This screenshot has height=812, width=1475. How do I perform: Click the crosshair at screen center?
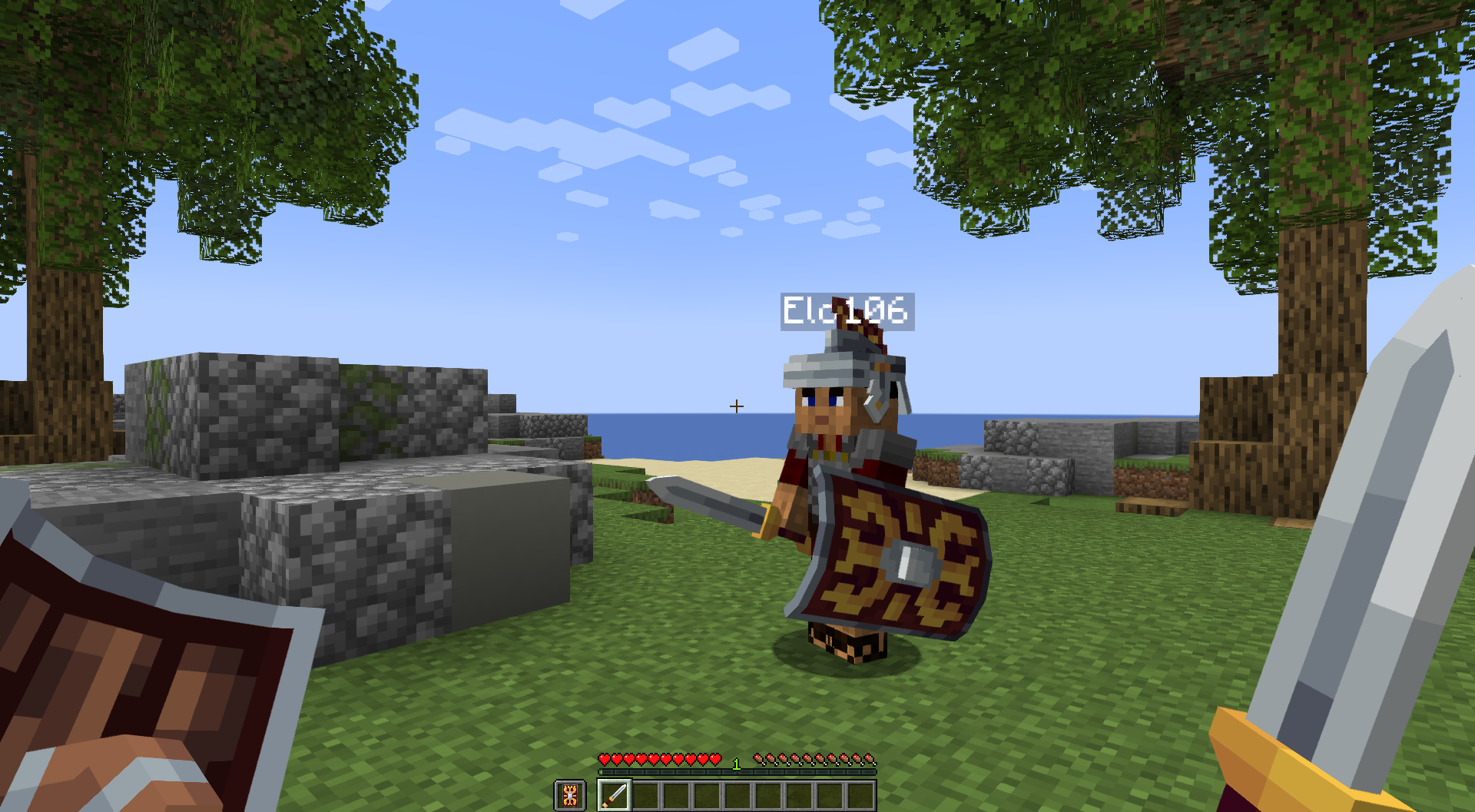(x=736, y=406)
